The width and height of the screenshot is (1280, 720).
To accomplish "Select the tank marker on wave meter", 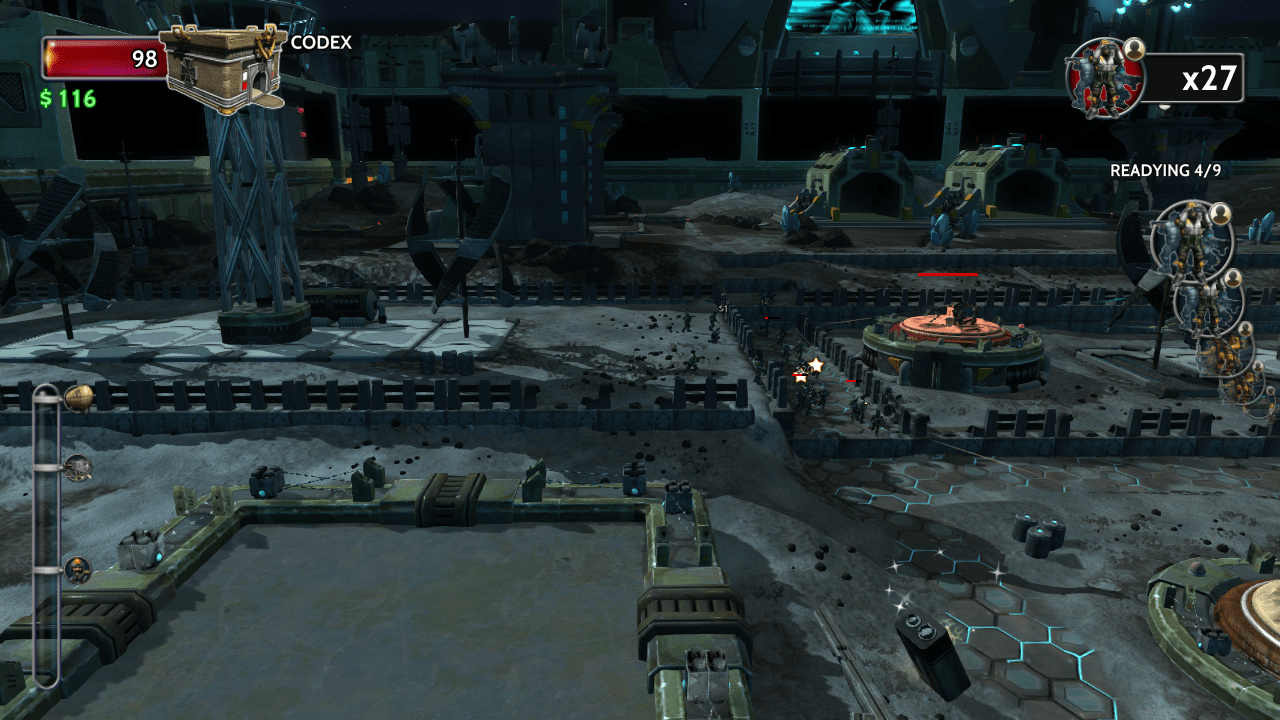I will pos(78,467).
